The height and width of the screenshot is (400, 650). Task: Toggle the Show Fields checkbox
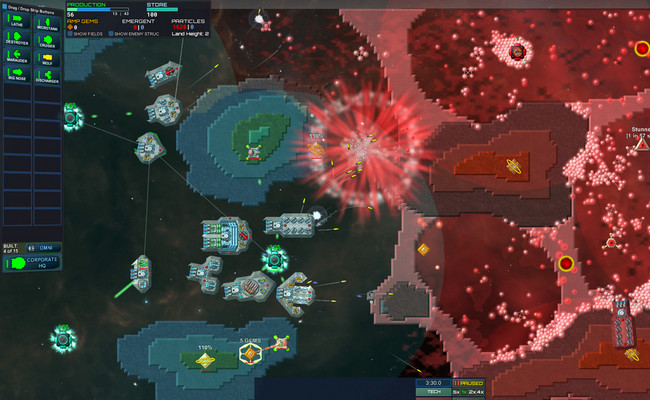tap(69, 33)
